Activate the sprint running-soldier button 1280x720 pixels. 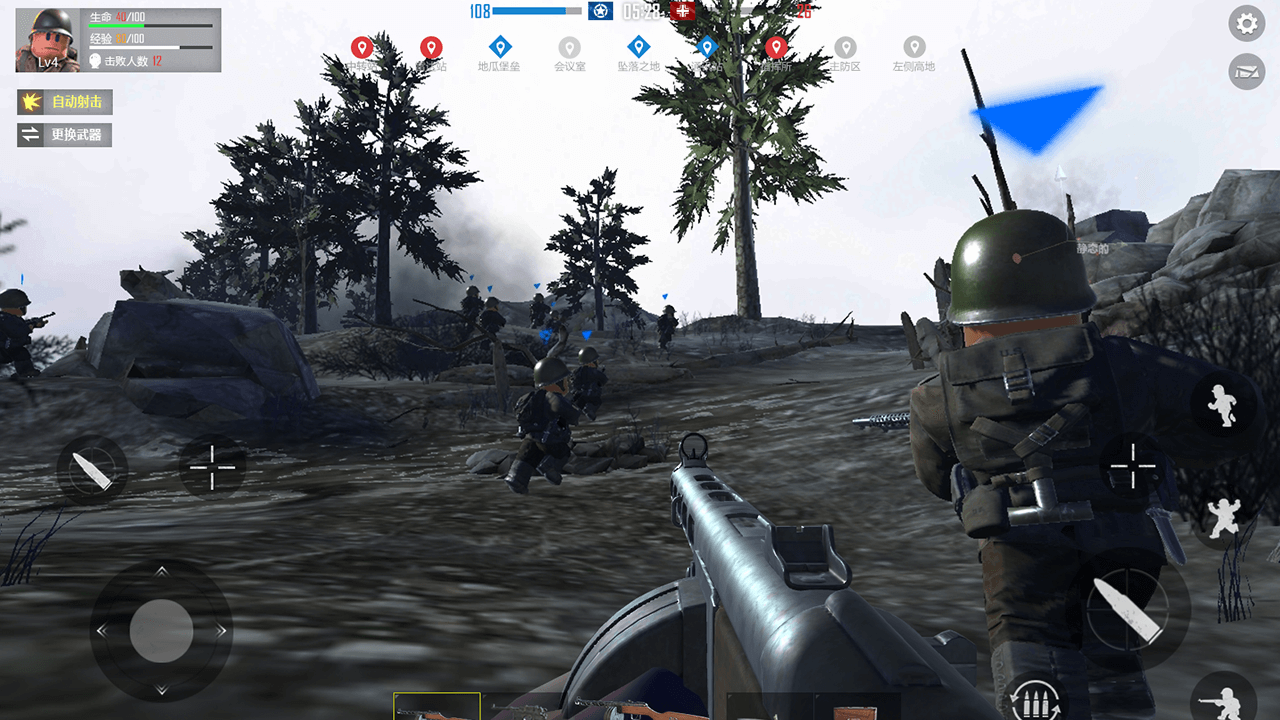pos(1224,405)
